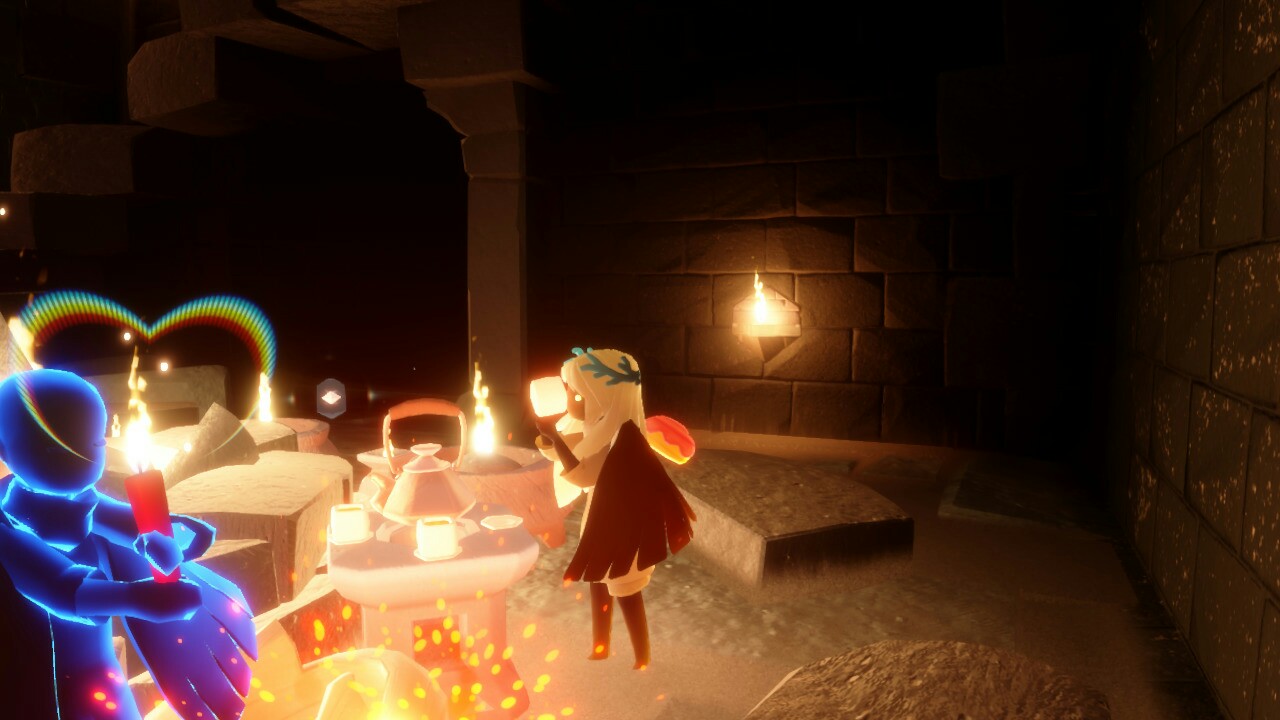Tap the hexagonal seat interaction marker

coord(331,398)
